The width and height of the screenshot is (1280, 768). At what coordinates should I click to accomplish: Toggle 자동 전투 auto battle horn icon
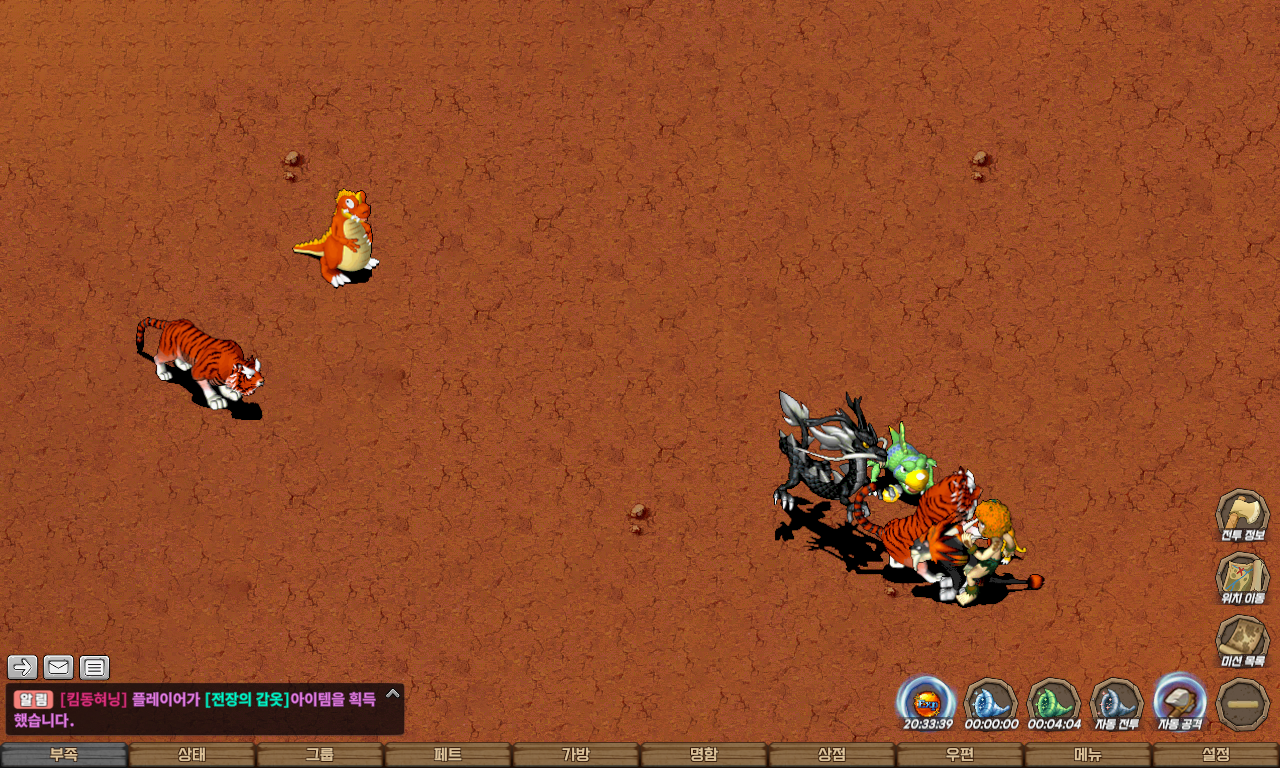[1116, 702]
